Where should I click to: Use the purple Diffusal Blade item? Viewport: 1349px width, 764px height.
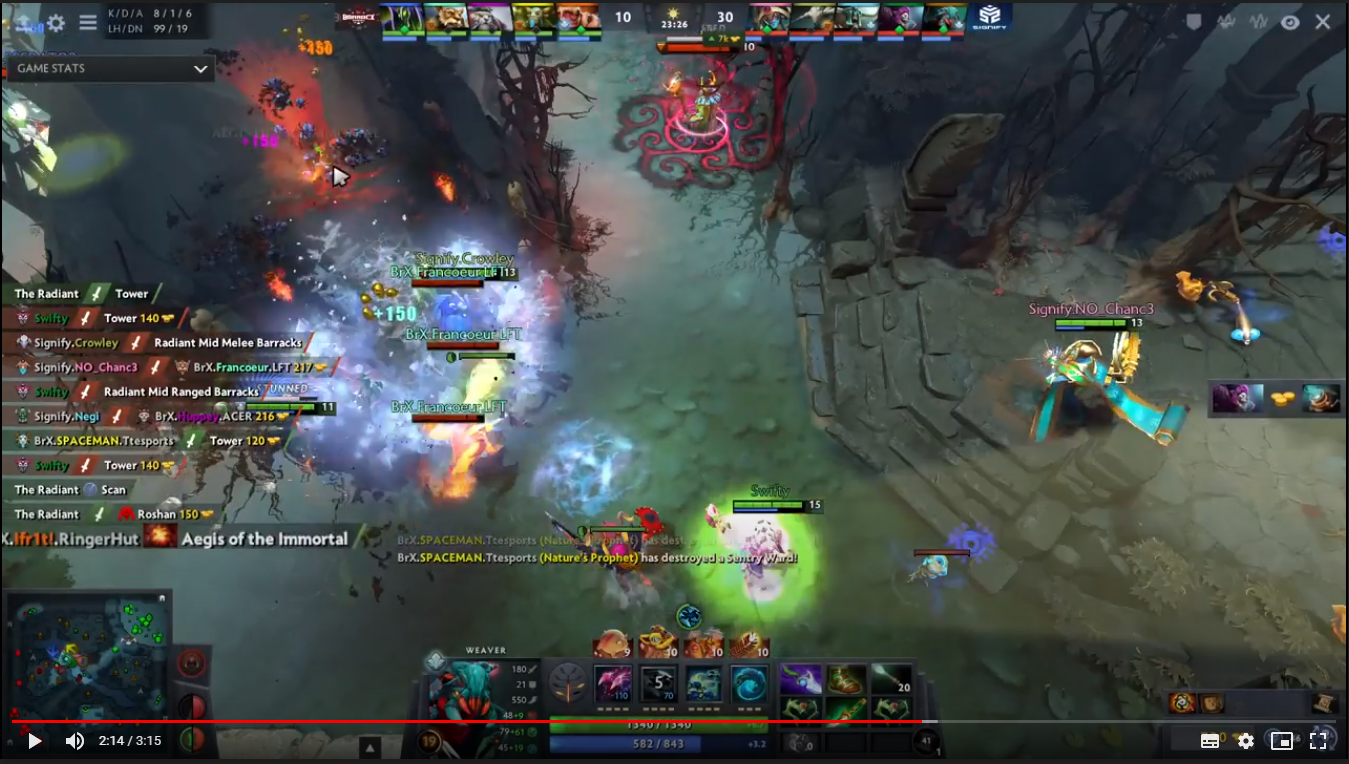pyautogui.click(x=801, y=680)
